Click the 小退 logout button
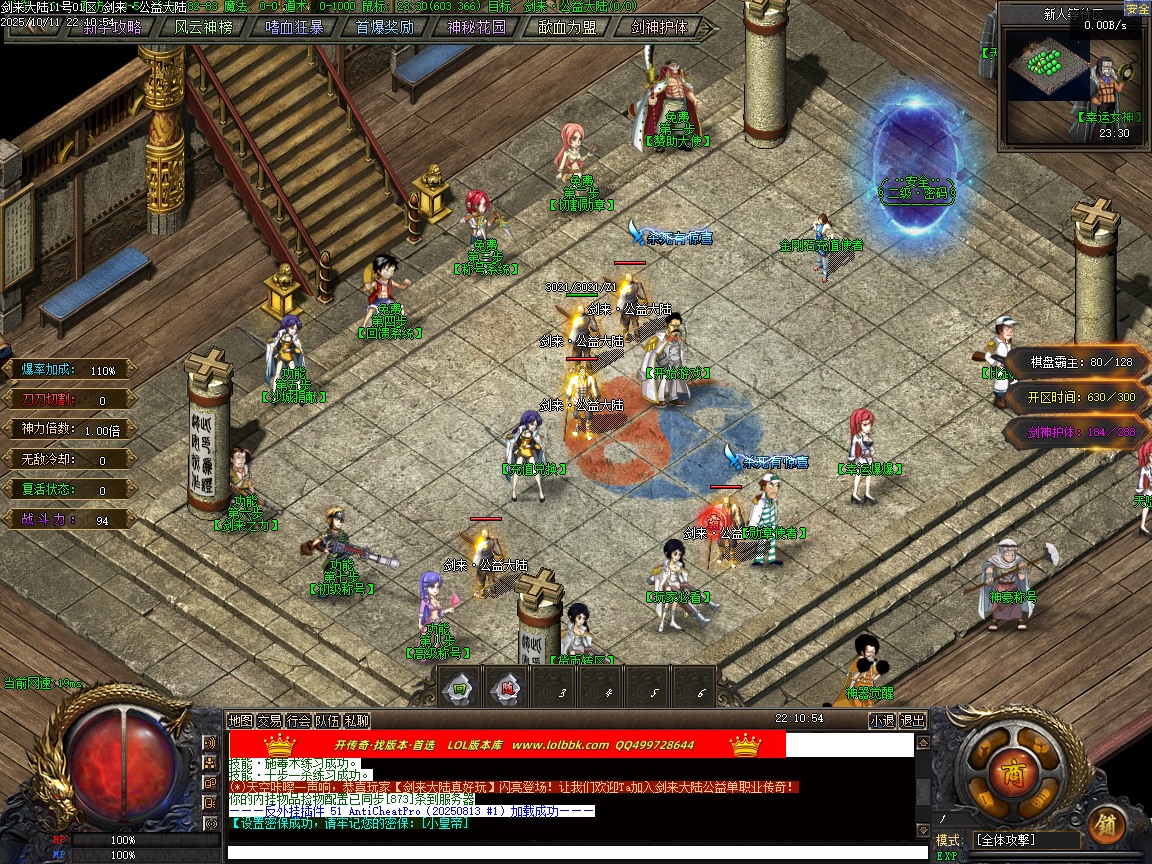1152x864 pixels. point(882,720)
